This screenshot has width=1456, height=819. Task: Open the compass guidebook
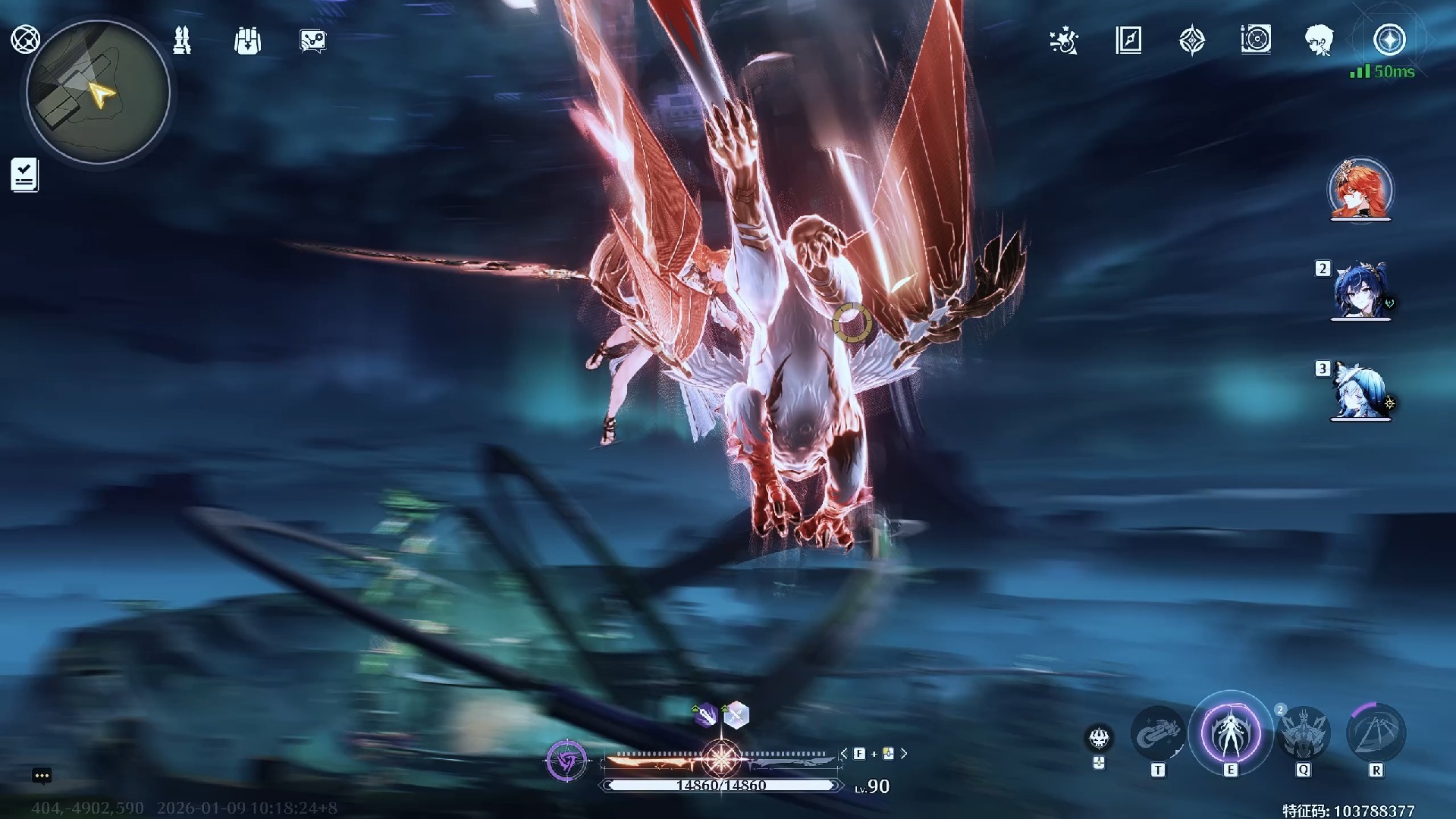click(x=1128, y=40)
